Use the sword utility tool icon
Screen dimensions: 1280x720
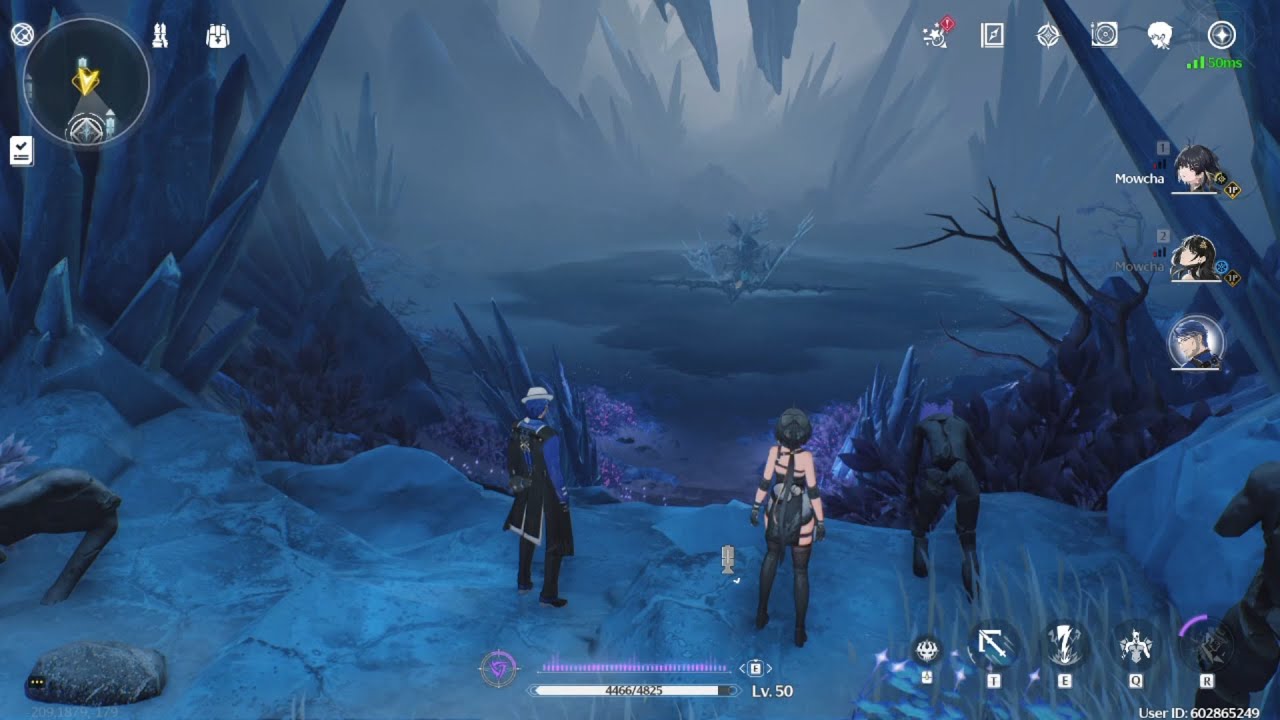(994, 647)
